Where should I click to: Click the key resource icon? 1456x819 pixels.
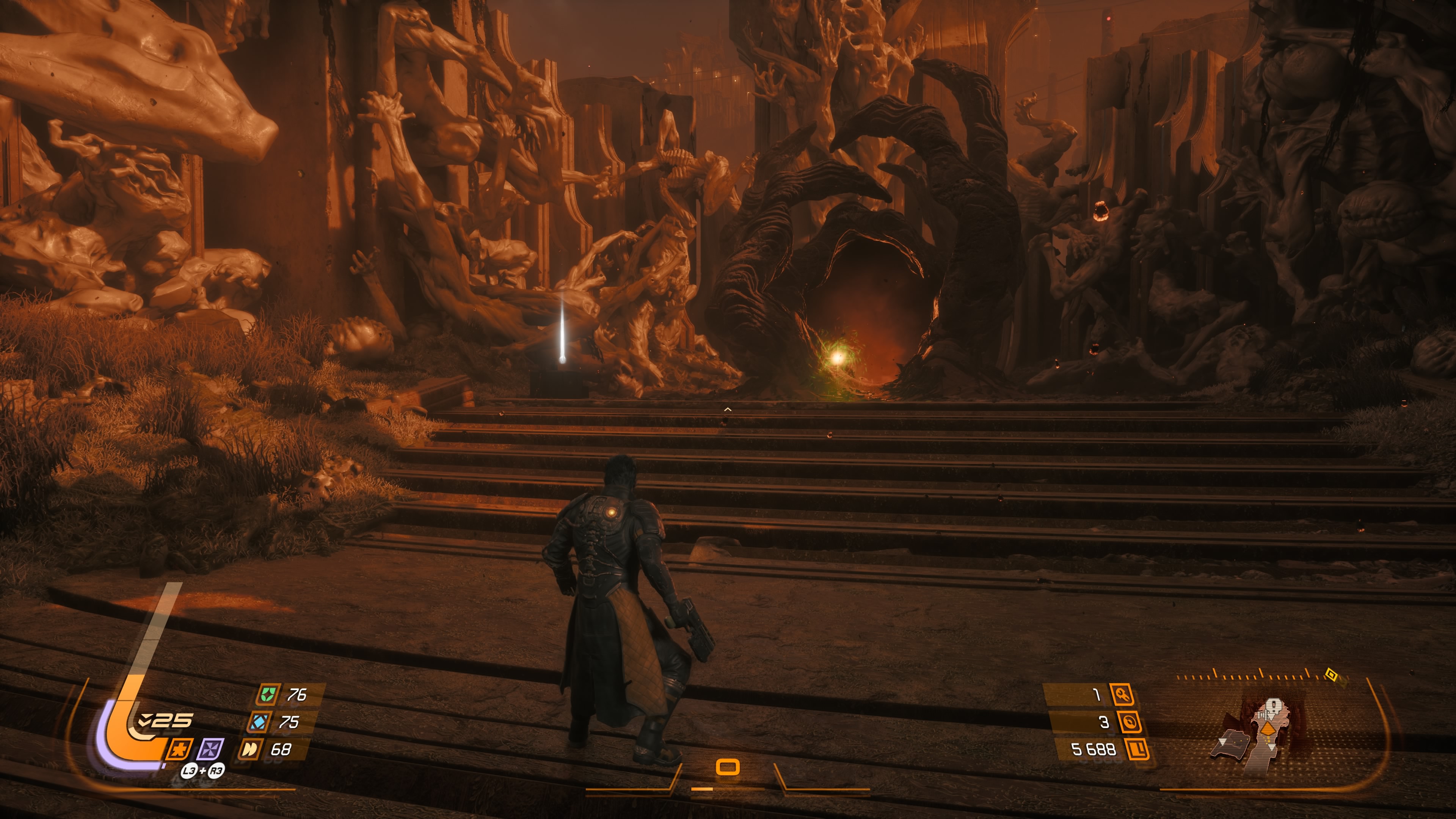1122,694
